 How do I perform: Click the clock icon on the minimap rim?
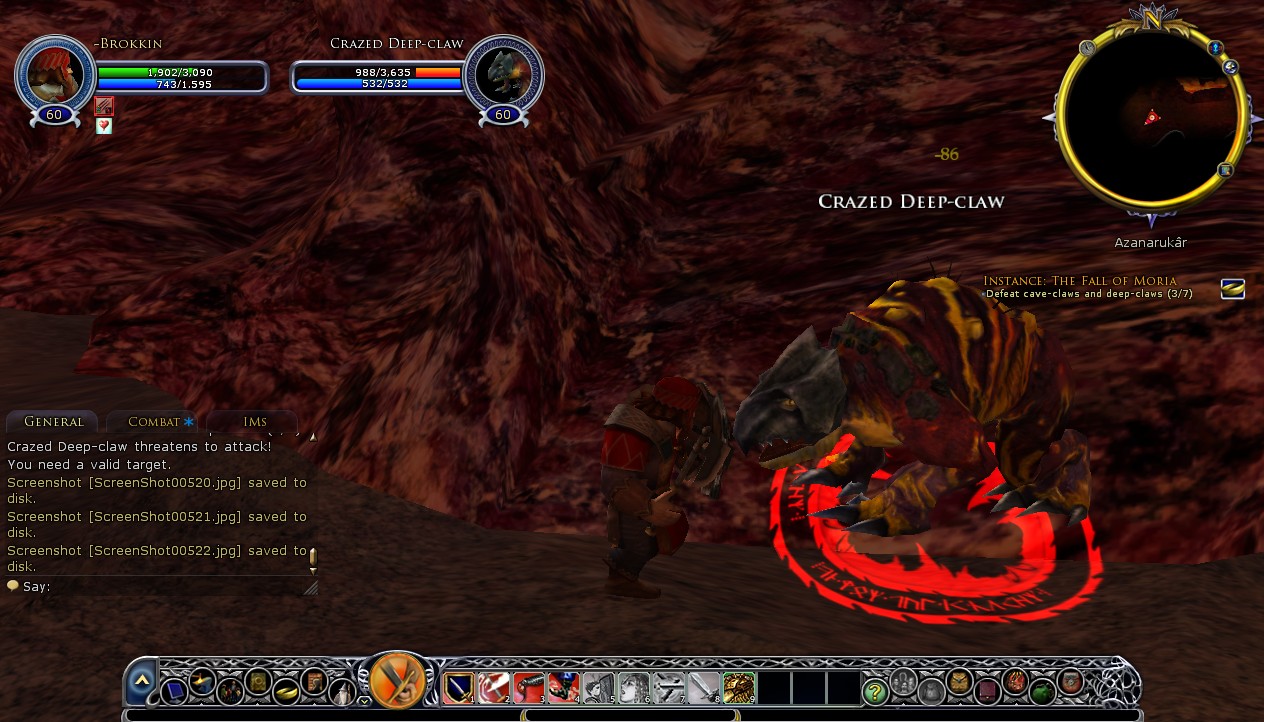tap(1088, 47)
